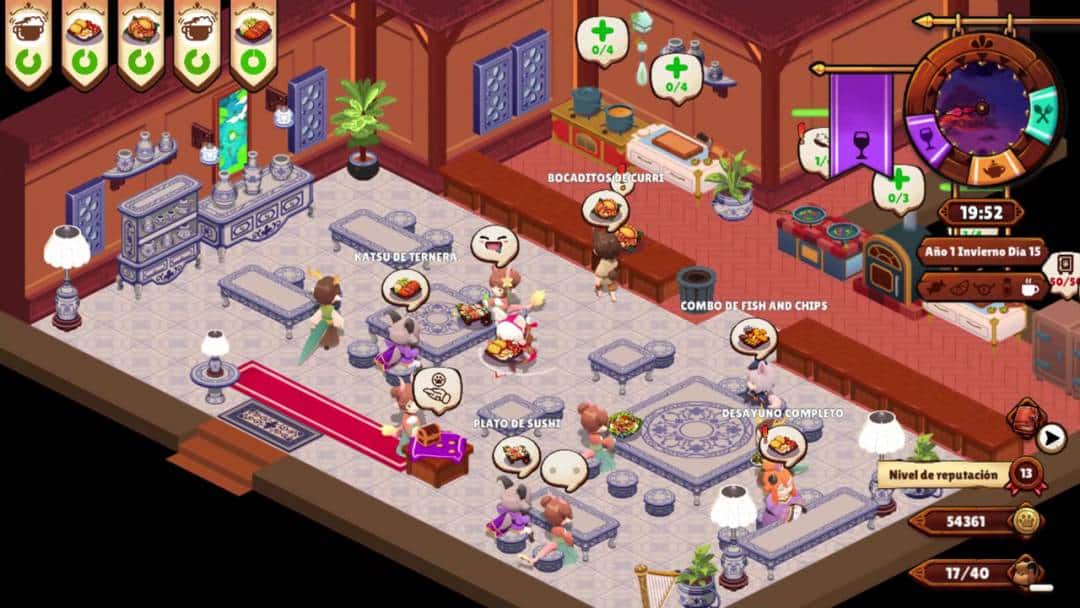Open the Nivel de reputación badge
1080x608 pixels.
tap(1025, 473)
